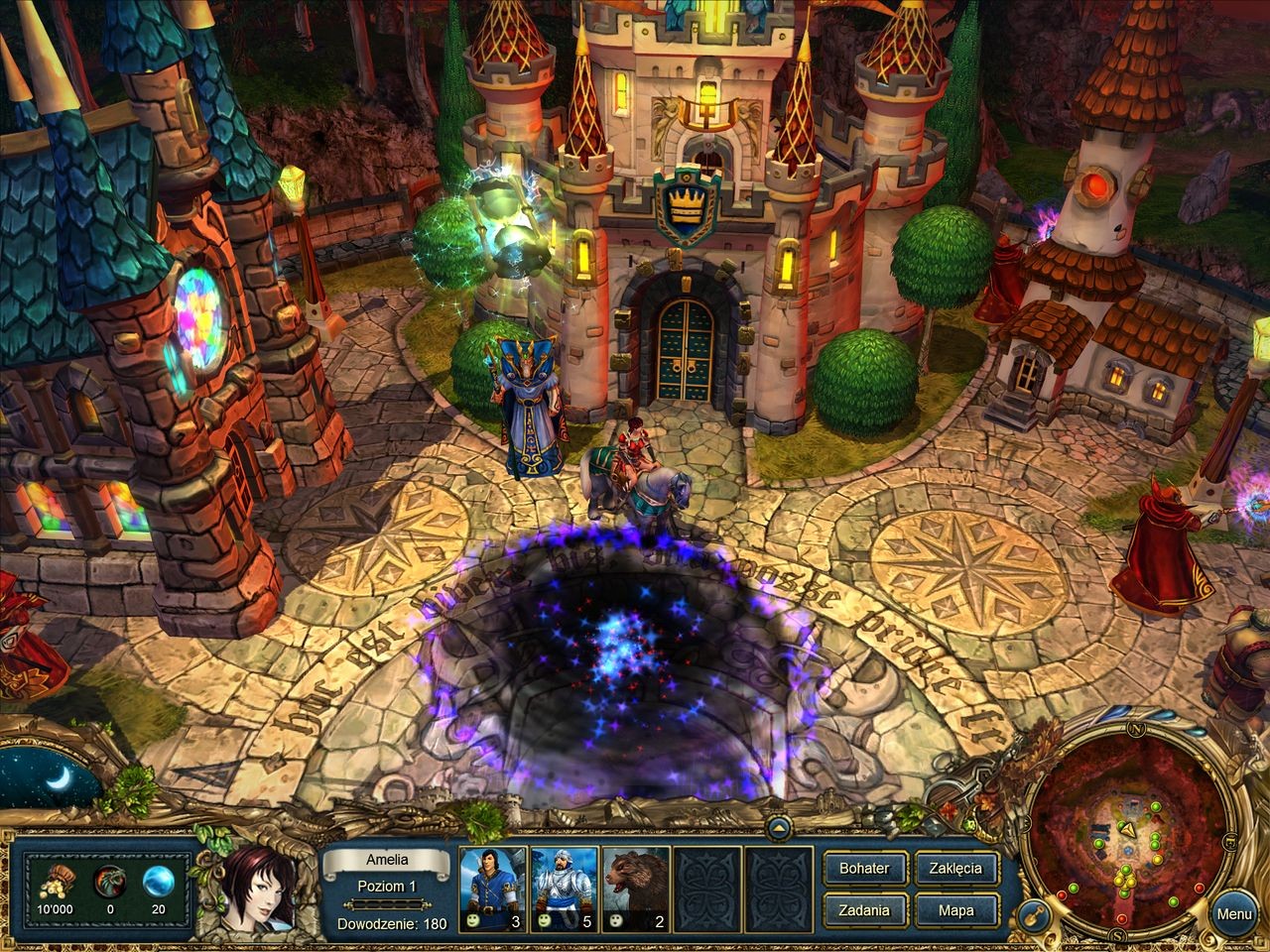Screen dimensions: 1270x952
Task: Open the Mapa world map
Action: [955, 910]
